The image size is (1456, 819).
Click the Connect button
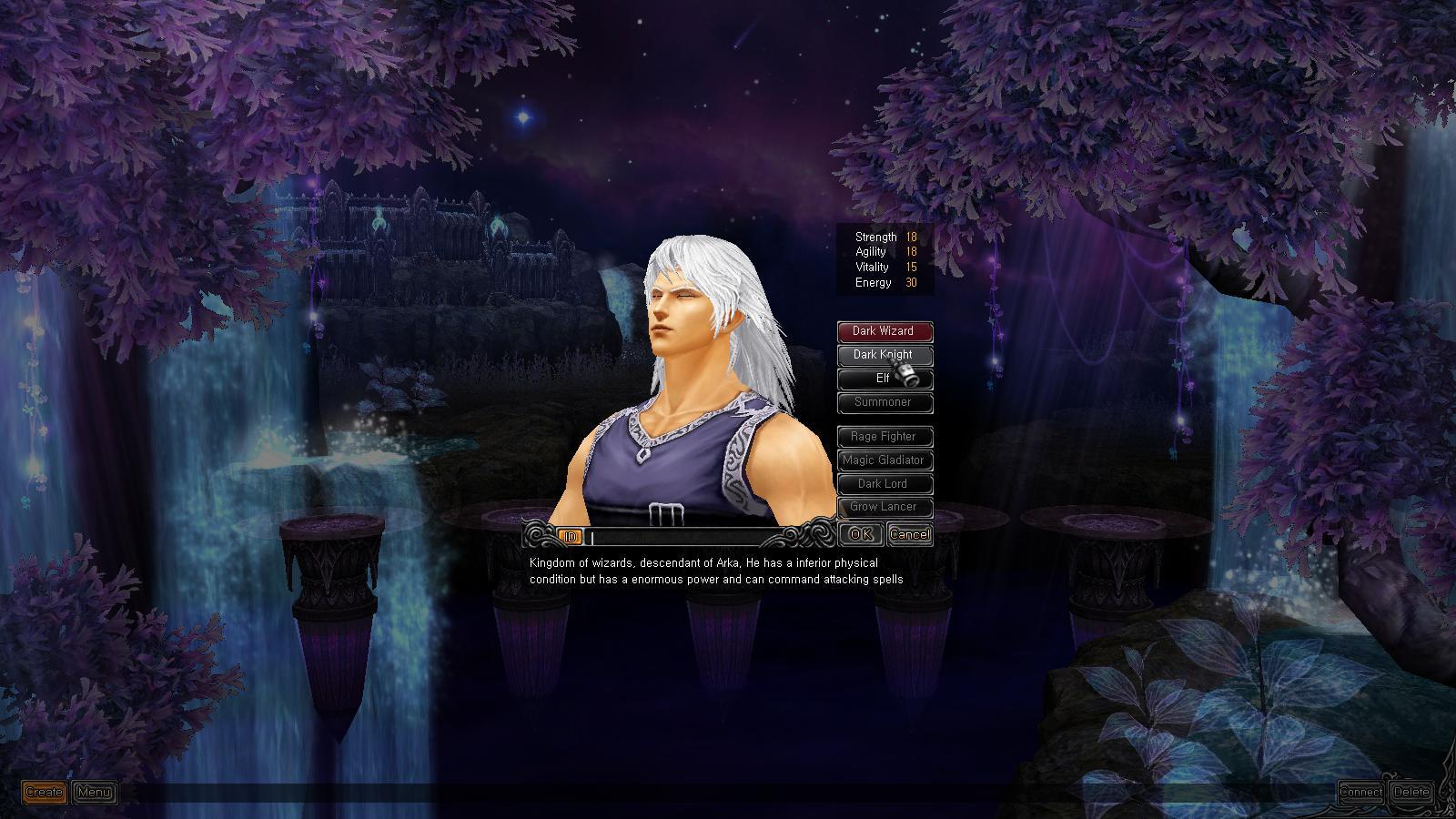[1361, 792]
